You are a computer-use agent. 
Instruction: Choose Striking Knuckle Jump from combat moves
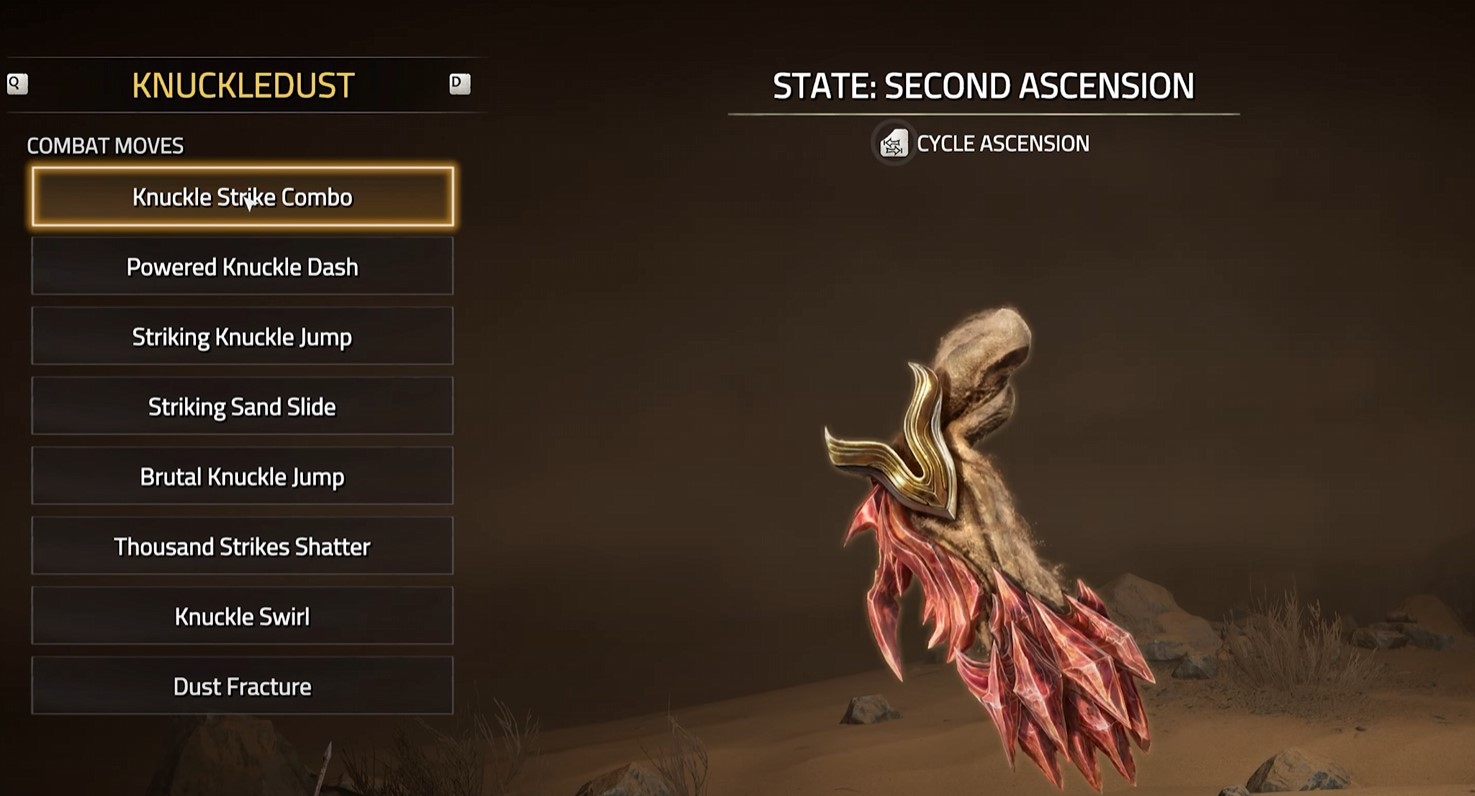coord(242,336)
